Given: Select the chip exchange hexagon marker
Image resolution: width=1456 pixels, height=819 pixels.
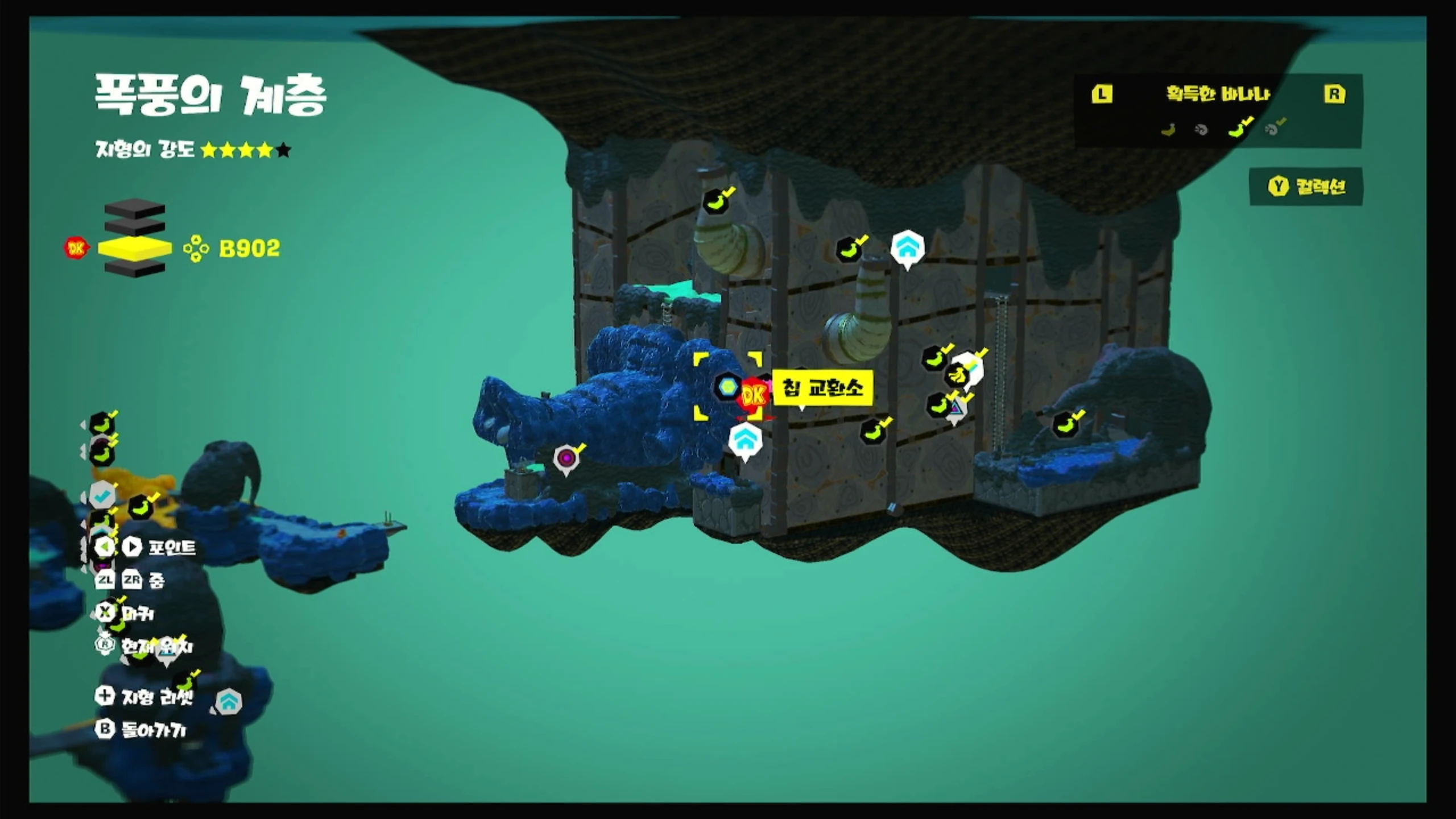Looking at the screenshot, I should tap(726, 387).
